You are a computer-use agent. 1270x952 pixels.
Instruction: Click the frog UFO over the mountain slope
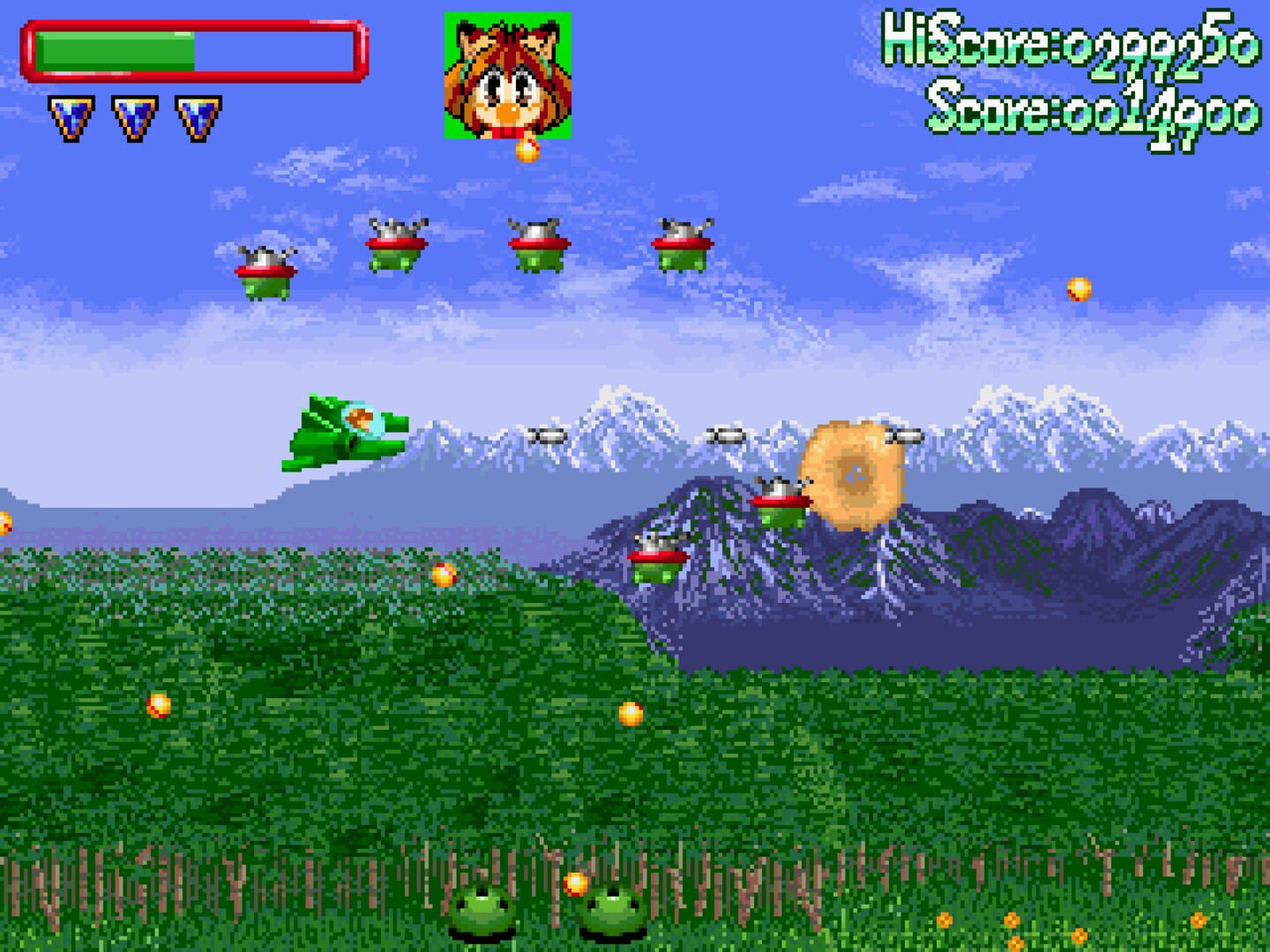coord(657,558)
